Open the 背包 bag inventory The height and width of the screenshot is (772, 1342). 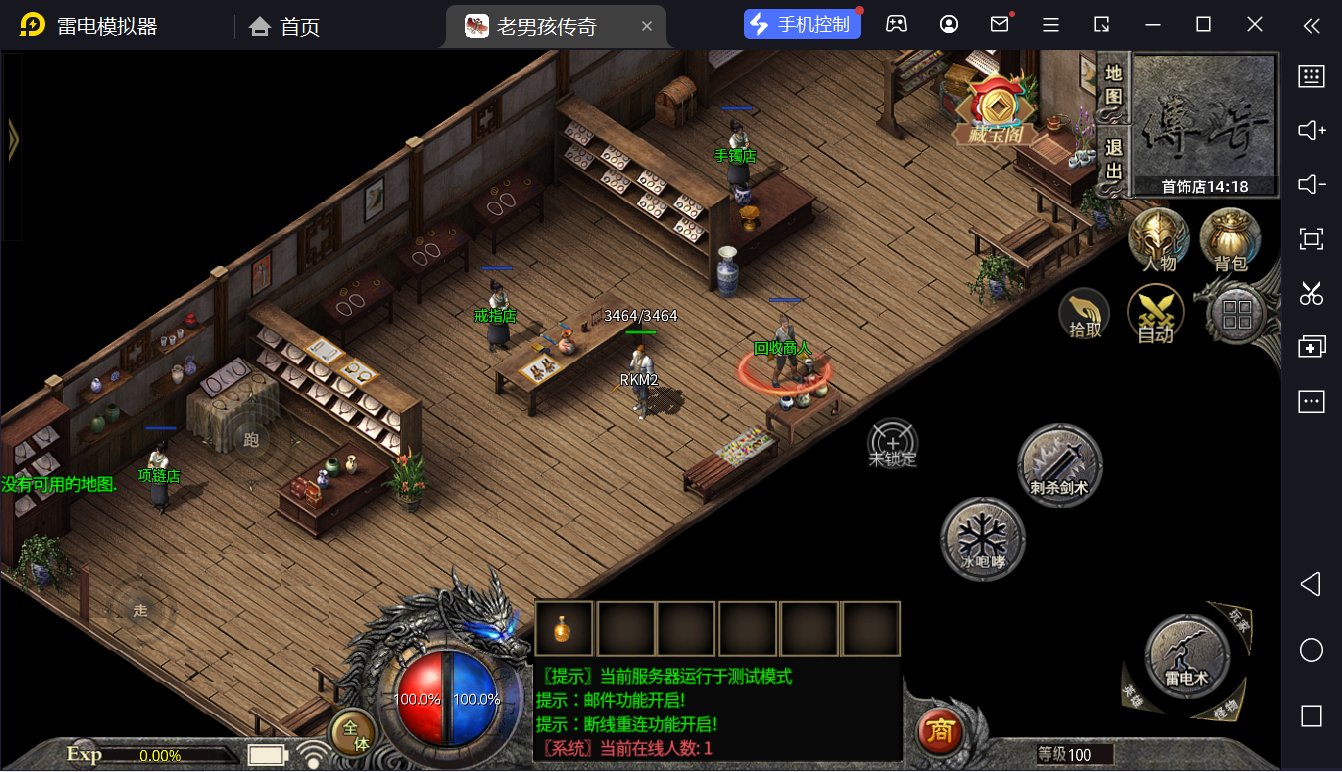pos(1230,240)
